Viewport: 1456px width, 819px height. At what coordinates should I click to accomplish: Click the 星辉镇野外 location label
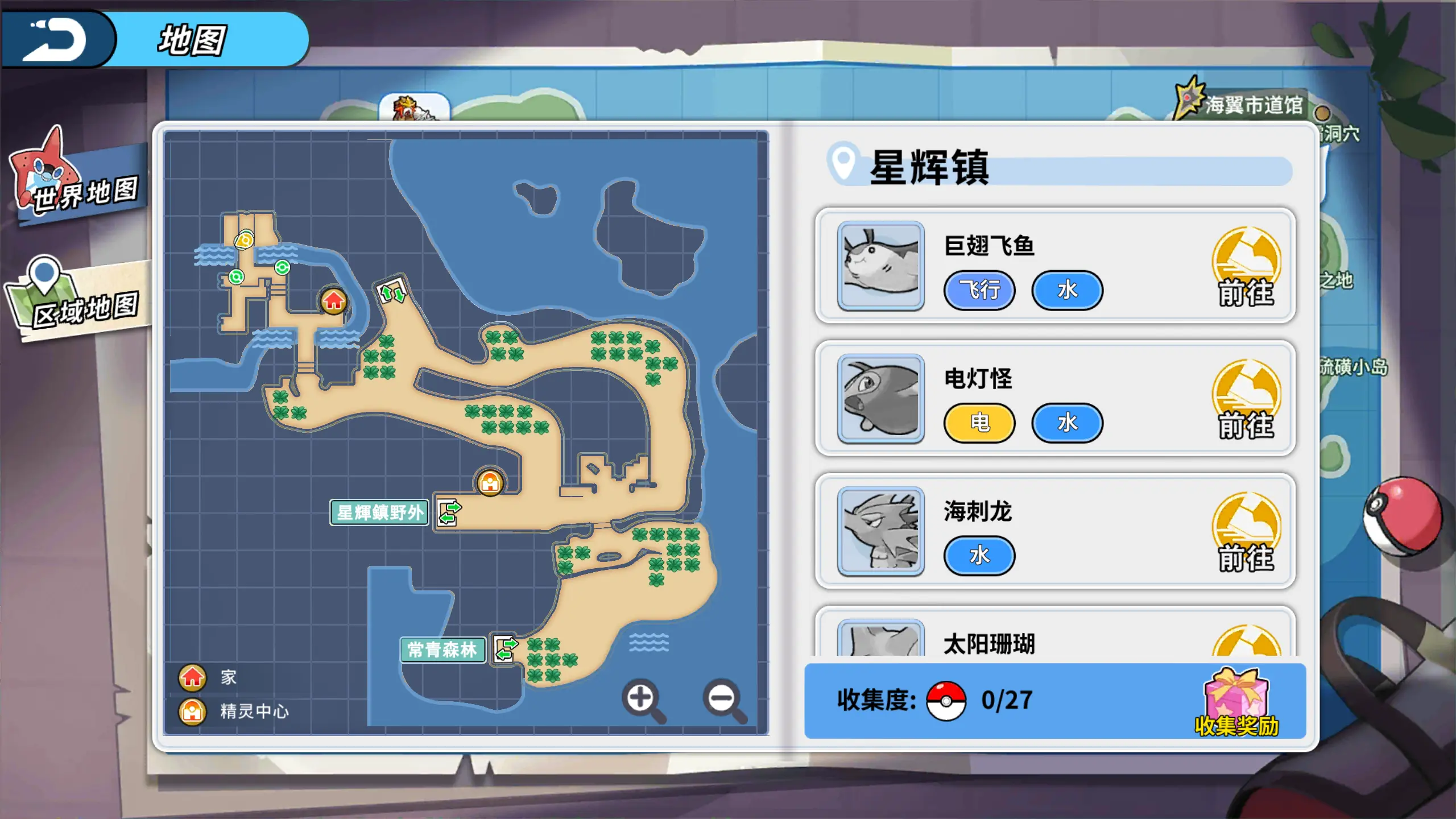tap(379, 512)
